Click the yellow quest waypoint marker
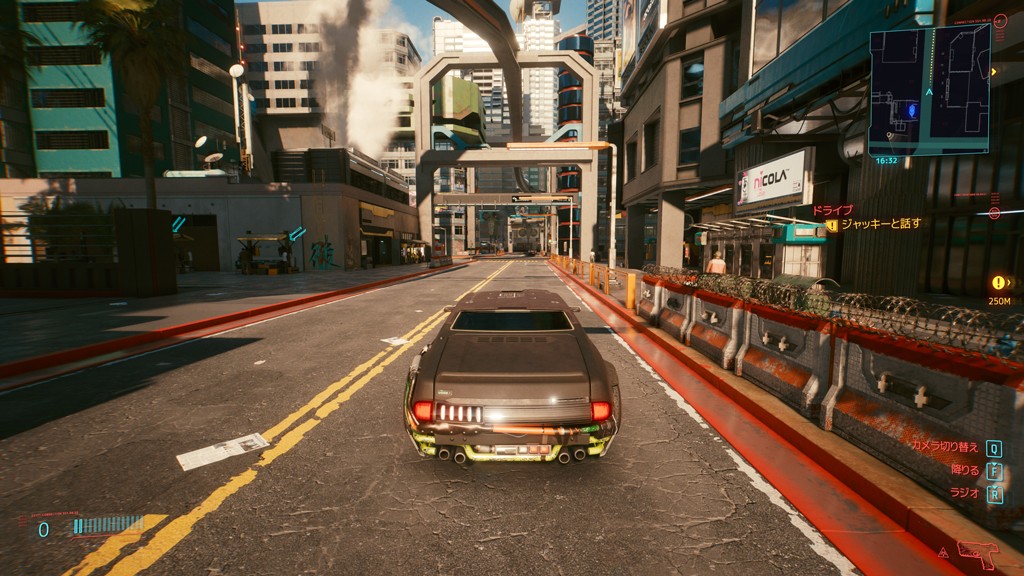Viewport: 1024px width, 576px height. (x=998, y=283)
